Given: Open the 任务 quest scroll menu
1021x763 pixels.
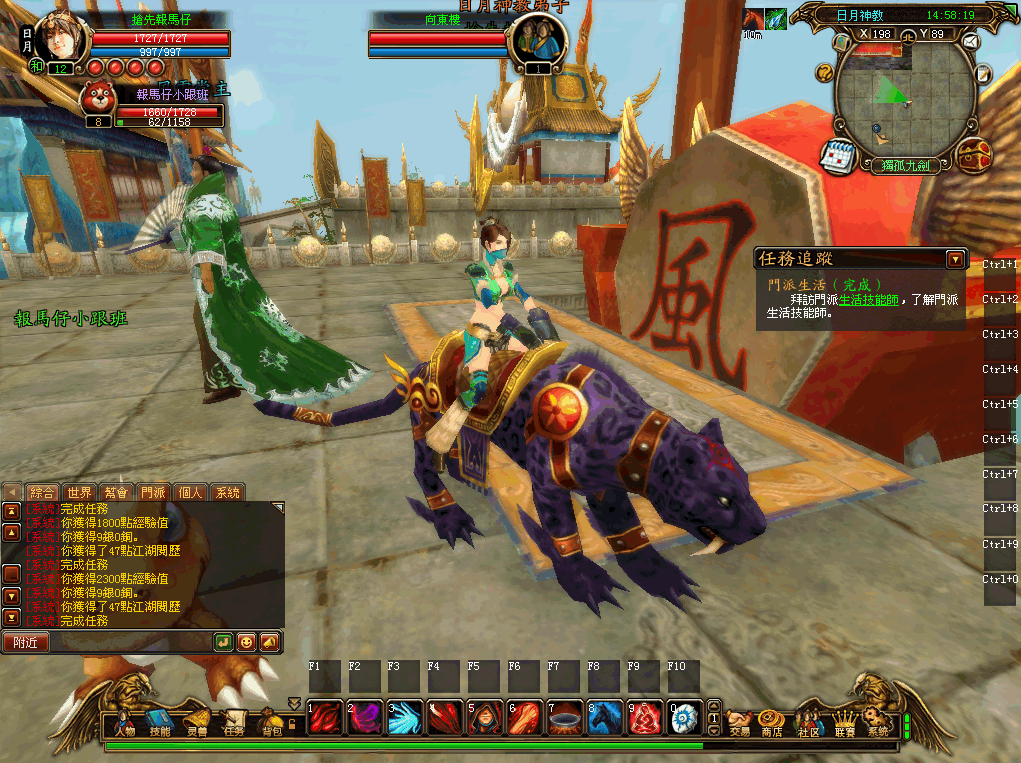Looking at the screenshot, I should (x=234, y=722).
